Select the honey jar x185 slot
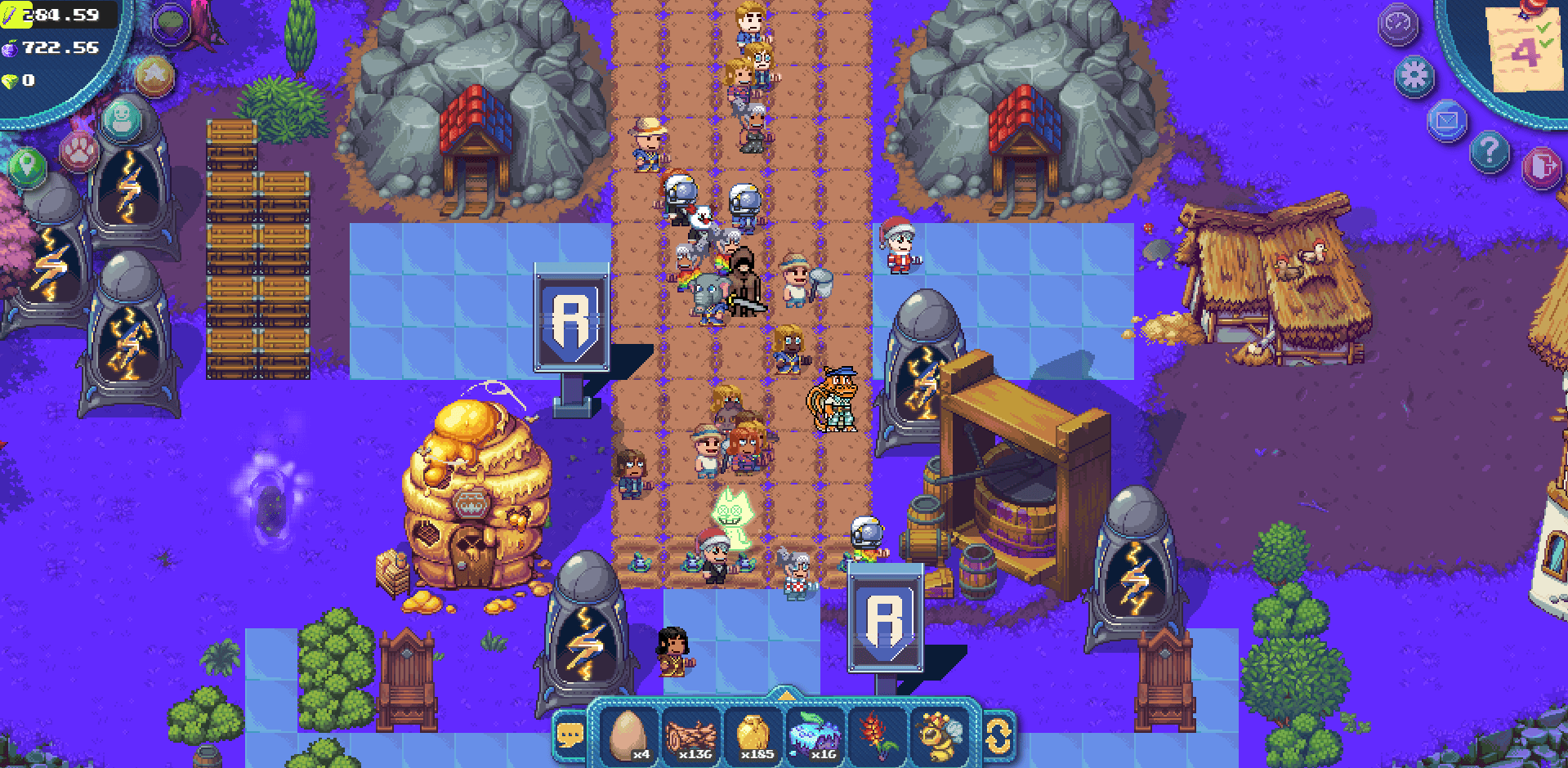 [753, 734]
